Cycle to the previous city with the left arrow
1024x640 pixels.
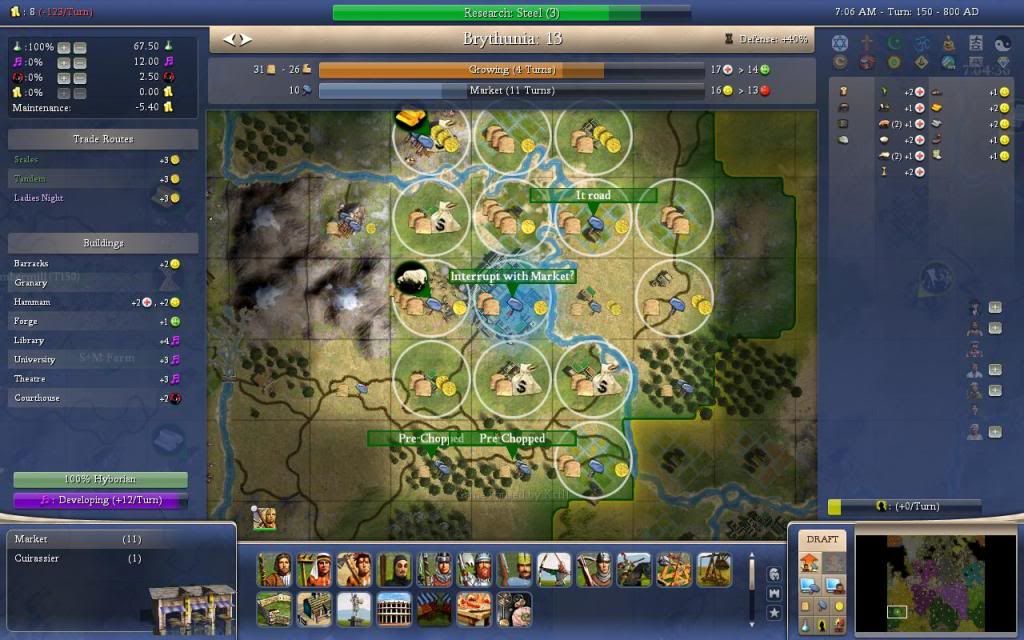[x=229, y=40]
